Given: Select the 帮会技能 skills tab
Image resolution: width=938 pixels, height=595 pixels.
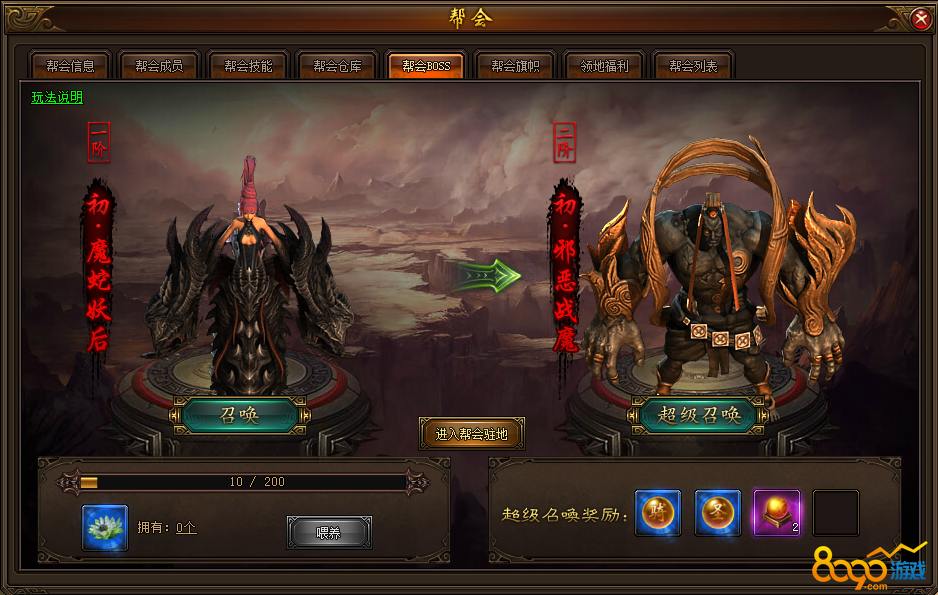Looking at the screenshot, I should click(248, 67).
